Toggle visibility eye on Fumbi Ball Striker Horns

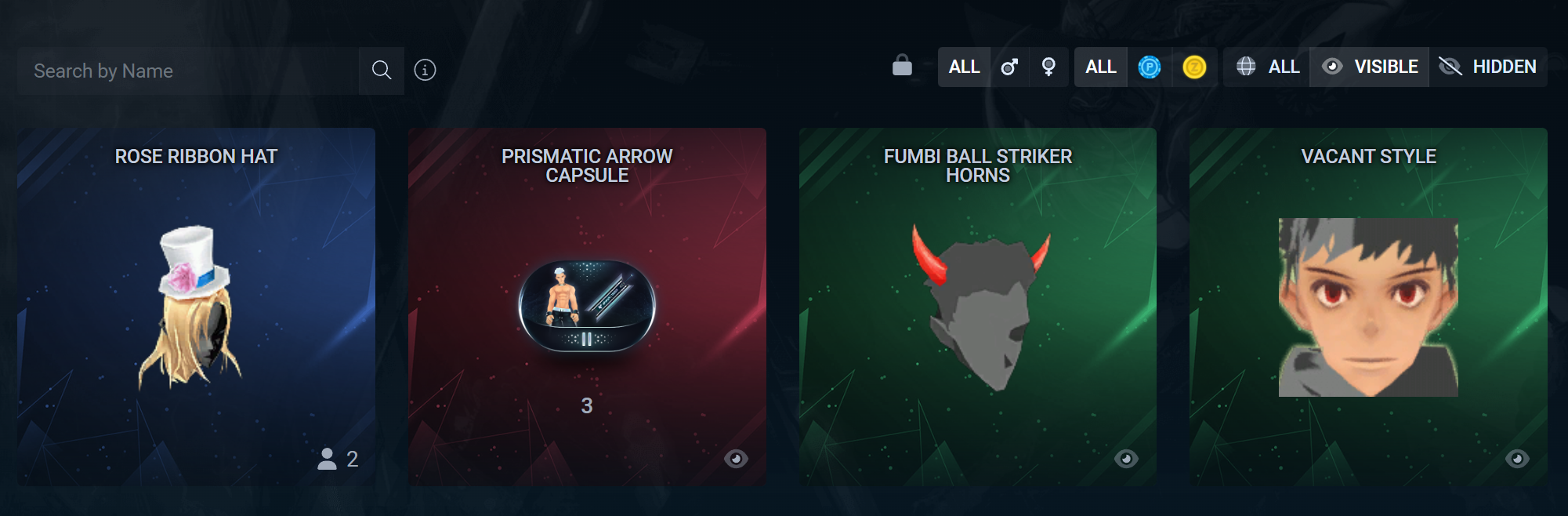1126,459
